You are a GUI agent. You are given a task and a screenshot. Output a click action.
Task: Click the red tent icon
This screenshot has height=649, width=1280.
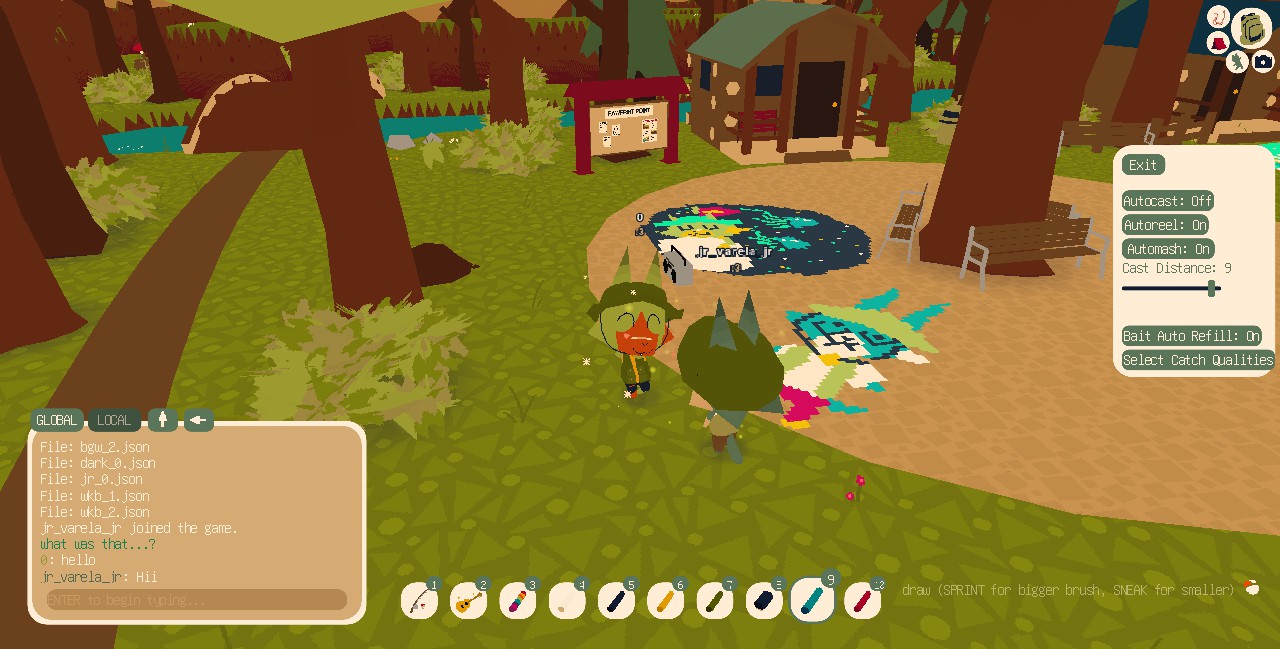1218,44
